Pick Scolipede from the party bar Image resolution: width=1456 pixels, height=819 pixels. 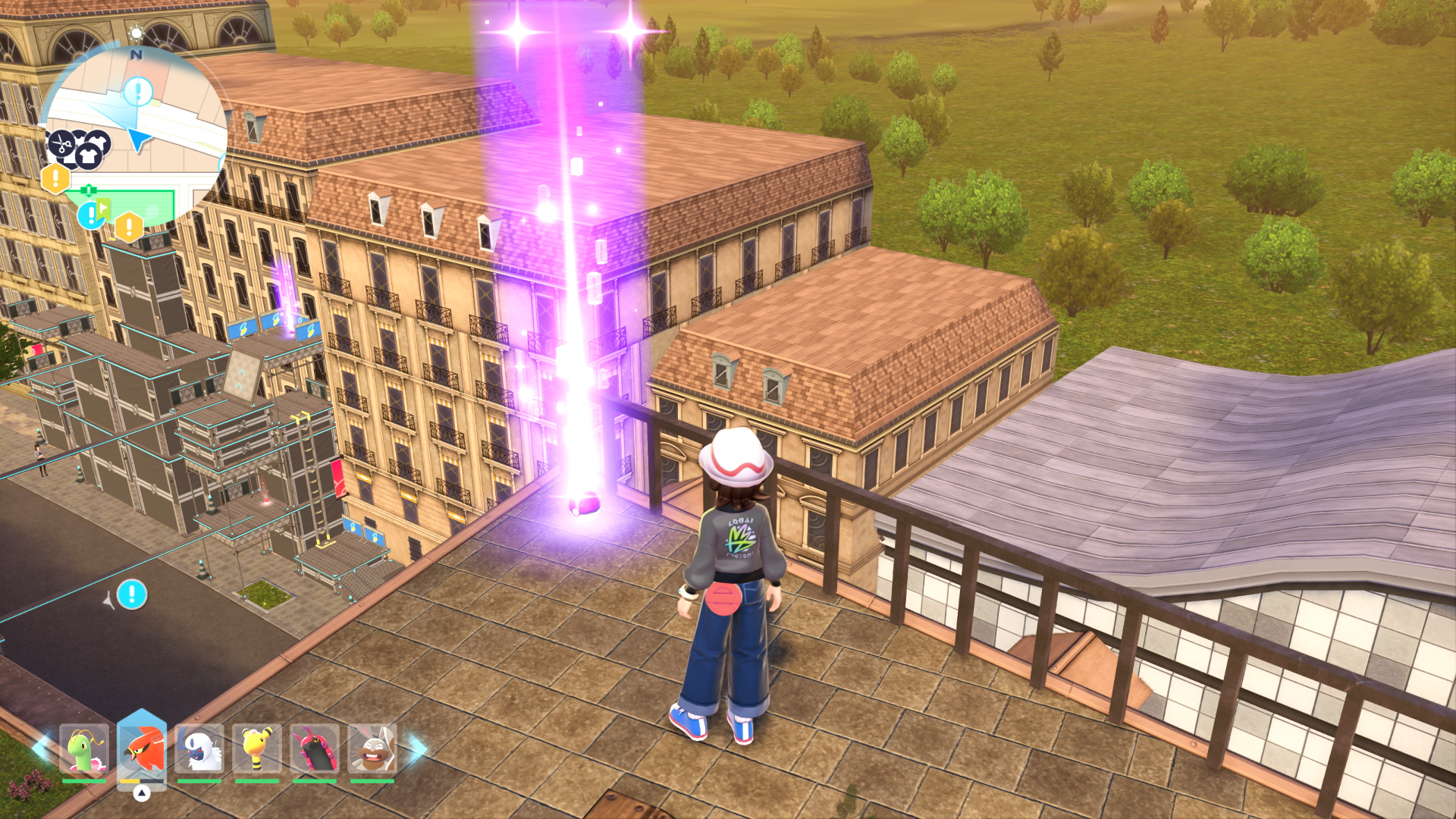point(315,749)
